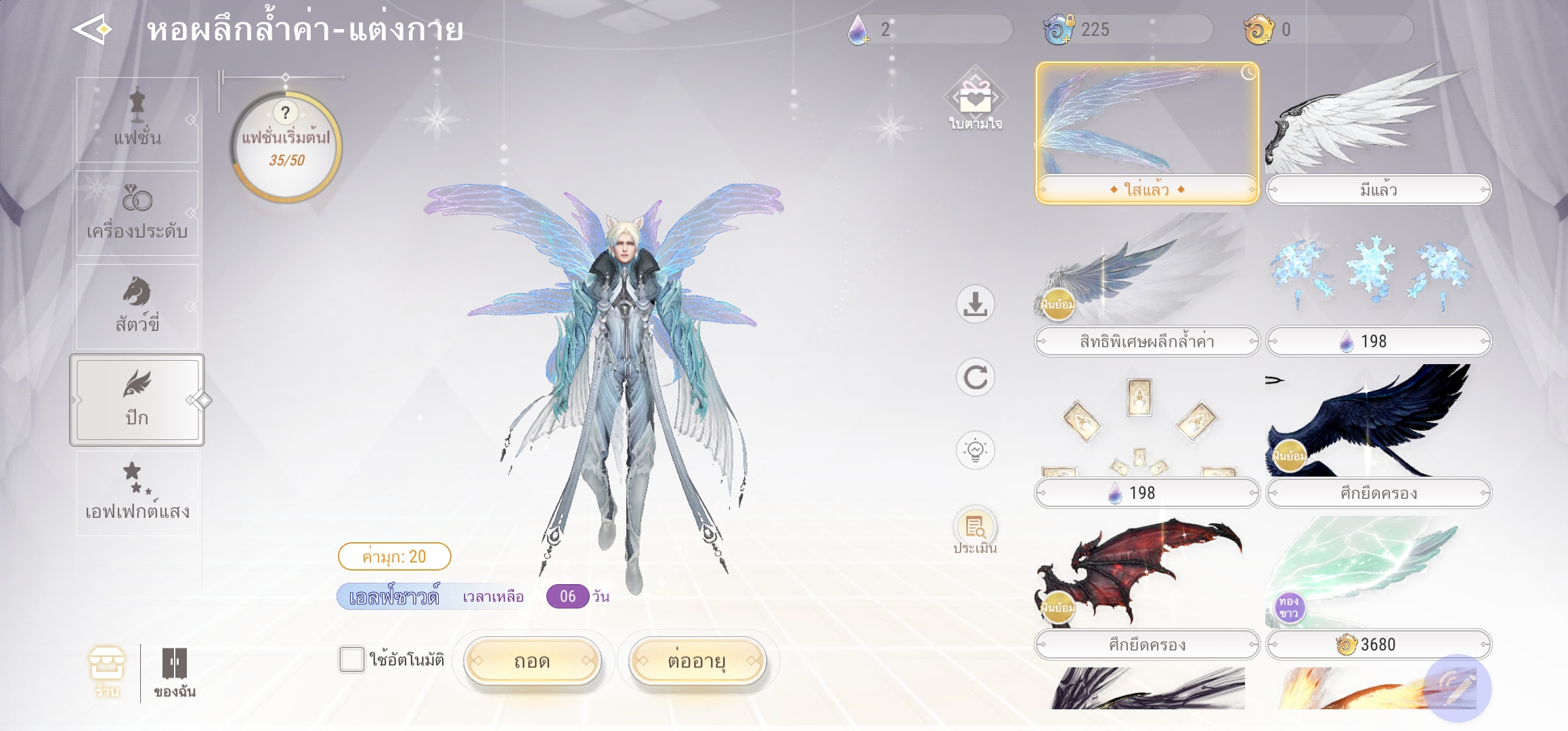Viewport: 1568px width, 731px height.
Task: Click the ต่ออายุ renew button
Action: point(697,661)
